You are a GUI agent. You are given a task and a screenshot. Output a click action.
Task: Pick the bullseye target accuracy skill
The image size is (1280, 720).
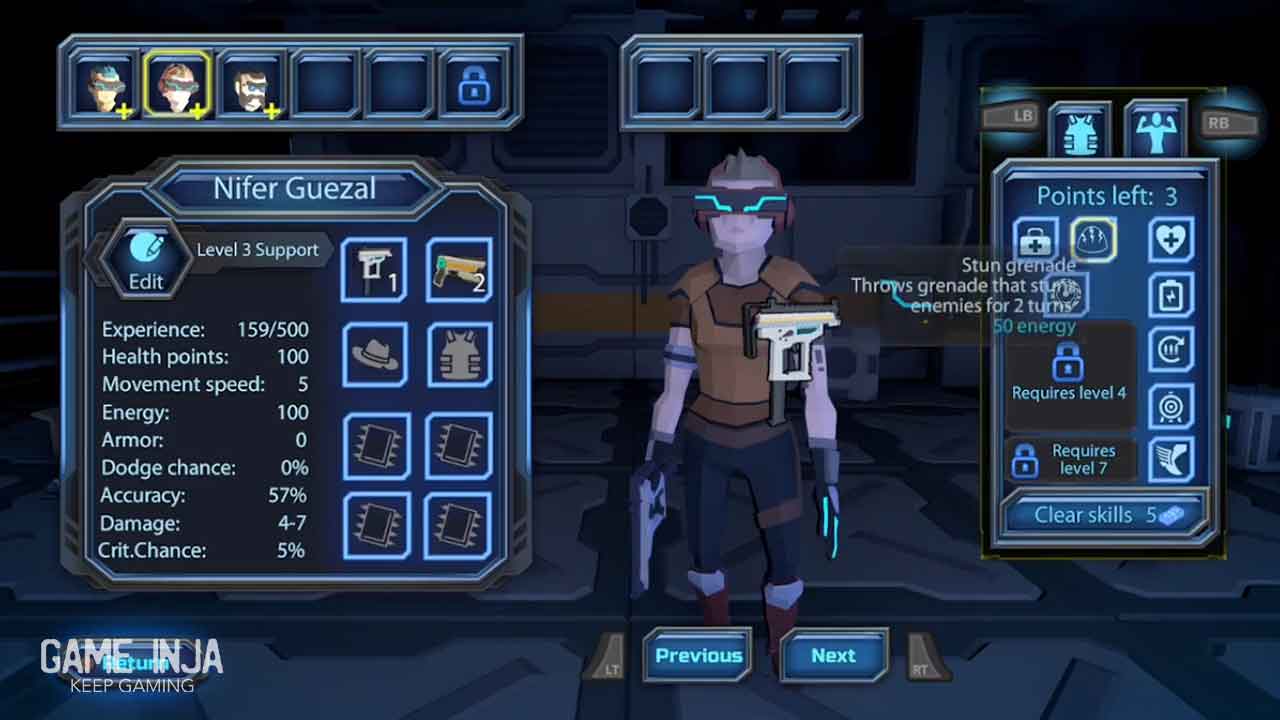click(x=1170, y=406)
